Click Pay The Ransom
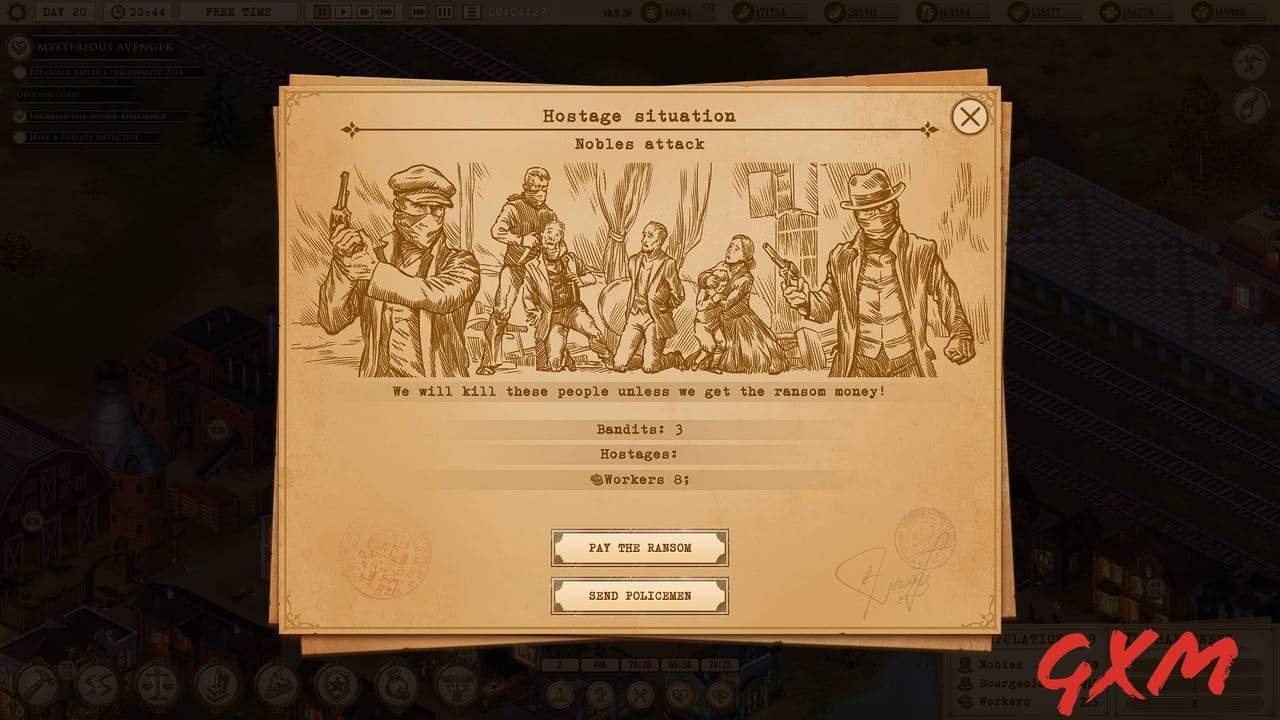The height and width of the screenshot is (720, 1280). 639,547
